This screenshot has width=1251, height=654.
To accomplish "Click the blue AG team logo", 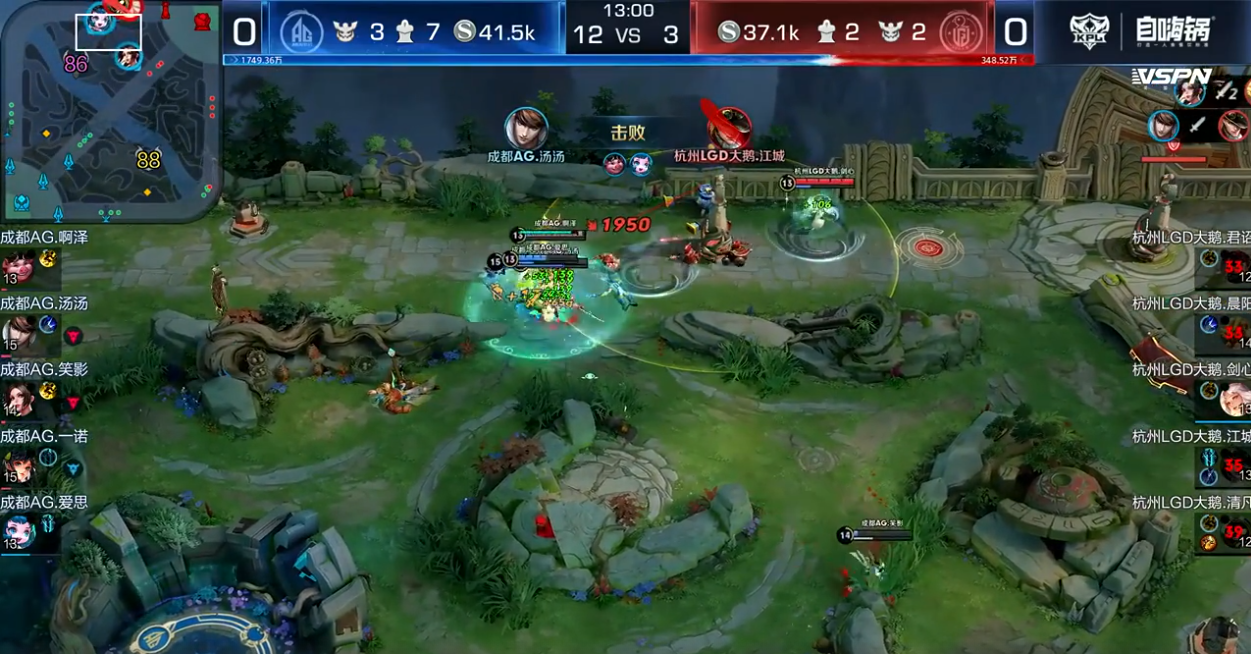I will click(299, 32).
